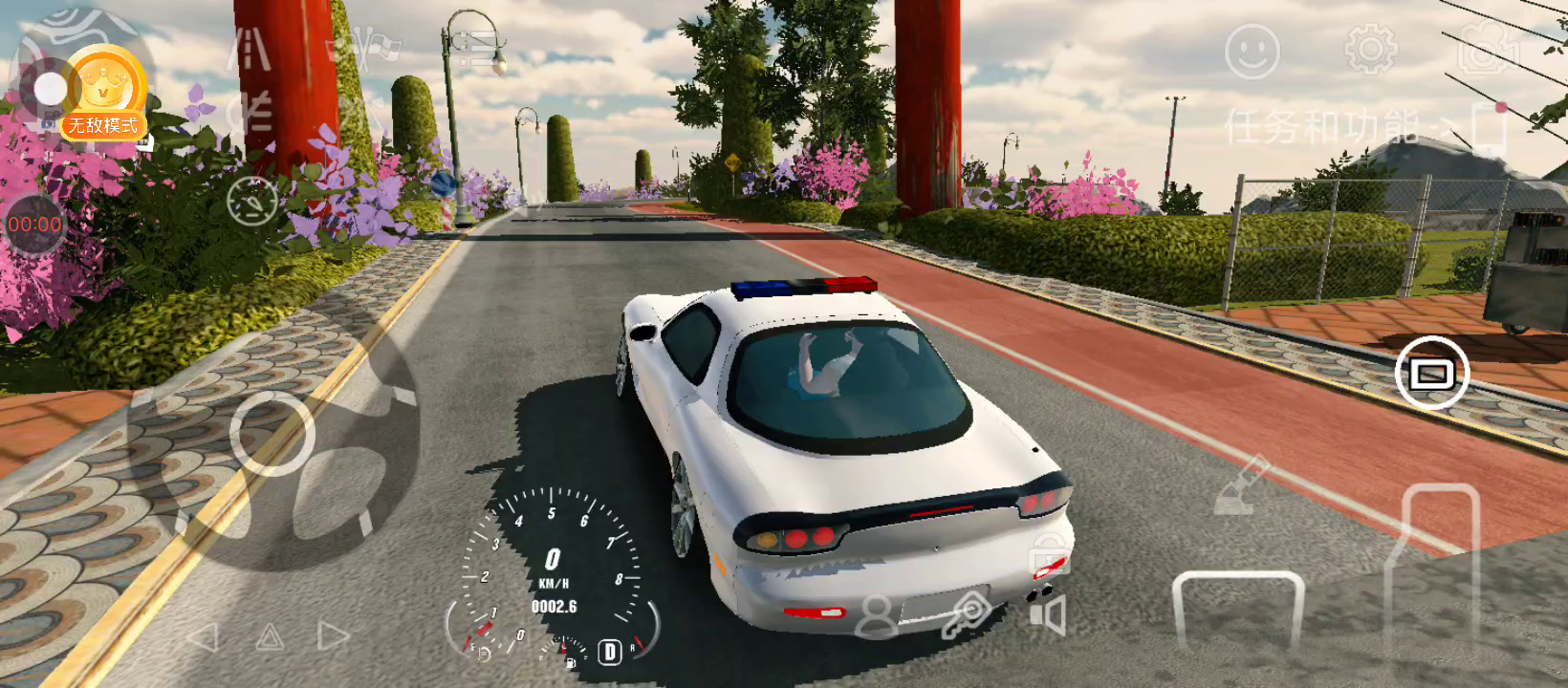Activate the right turn signal arrow
Viewport: 1568px width, 688px height.
[x=333, y=636]
